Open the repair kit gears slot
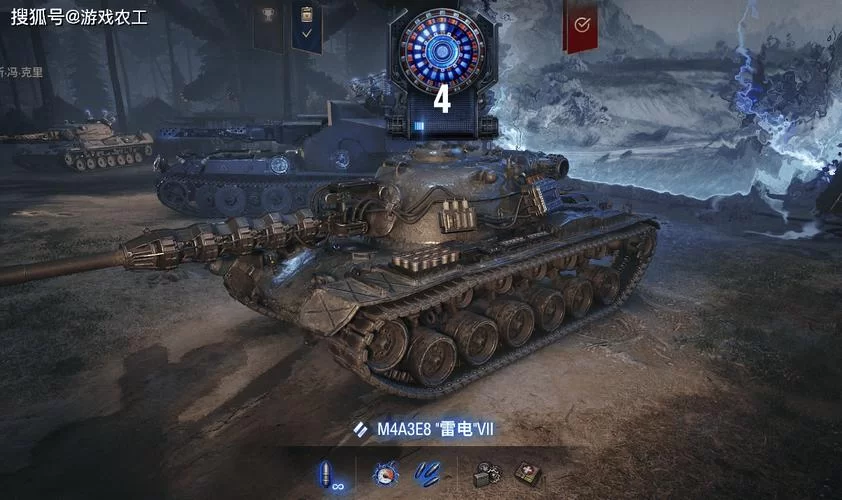Image resolution: width=842 pixels, height=500 pixels. click(x=487, y=474)
